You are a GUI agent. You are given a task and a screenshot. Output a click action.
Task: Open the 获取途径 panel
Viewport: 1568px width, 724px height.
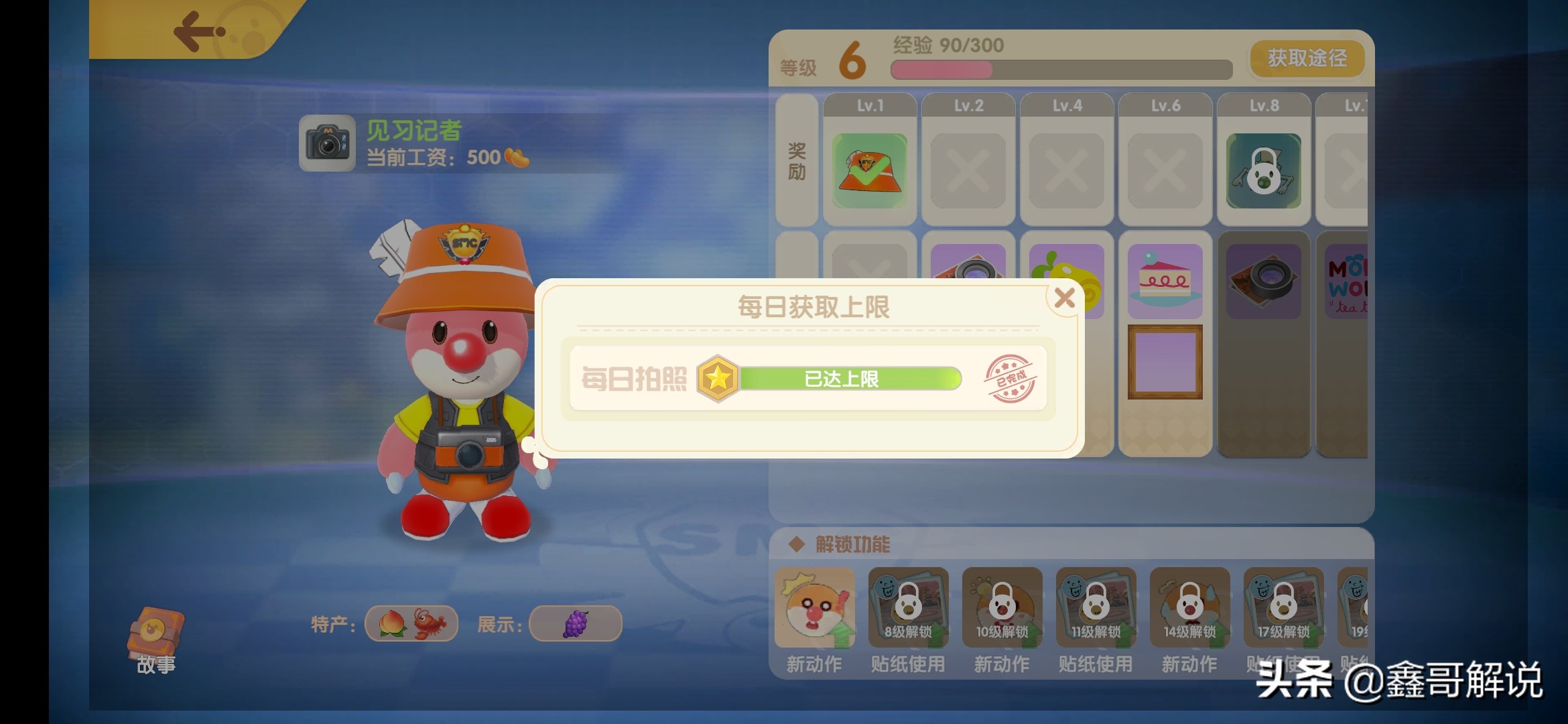[x=1306, y=59]
